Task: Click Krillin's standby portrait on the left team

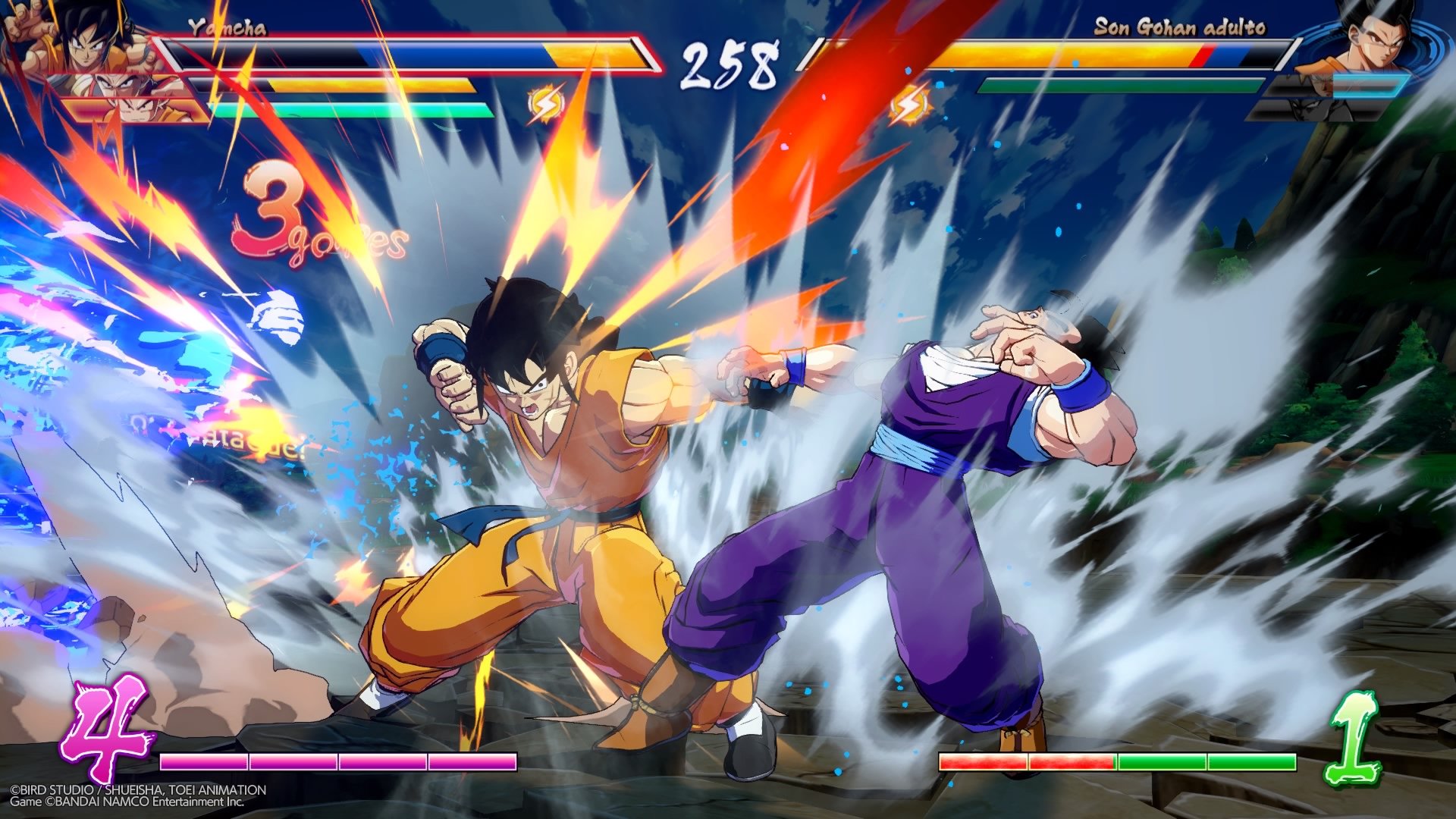Action: point(129,110)
